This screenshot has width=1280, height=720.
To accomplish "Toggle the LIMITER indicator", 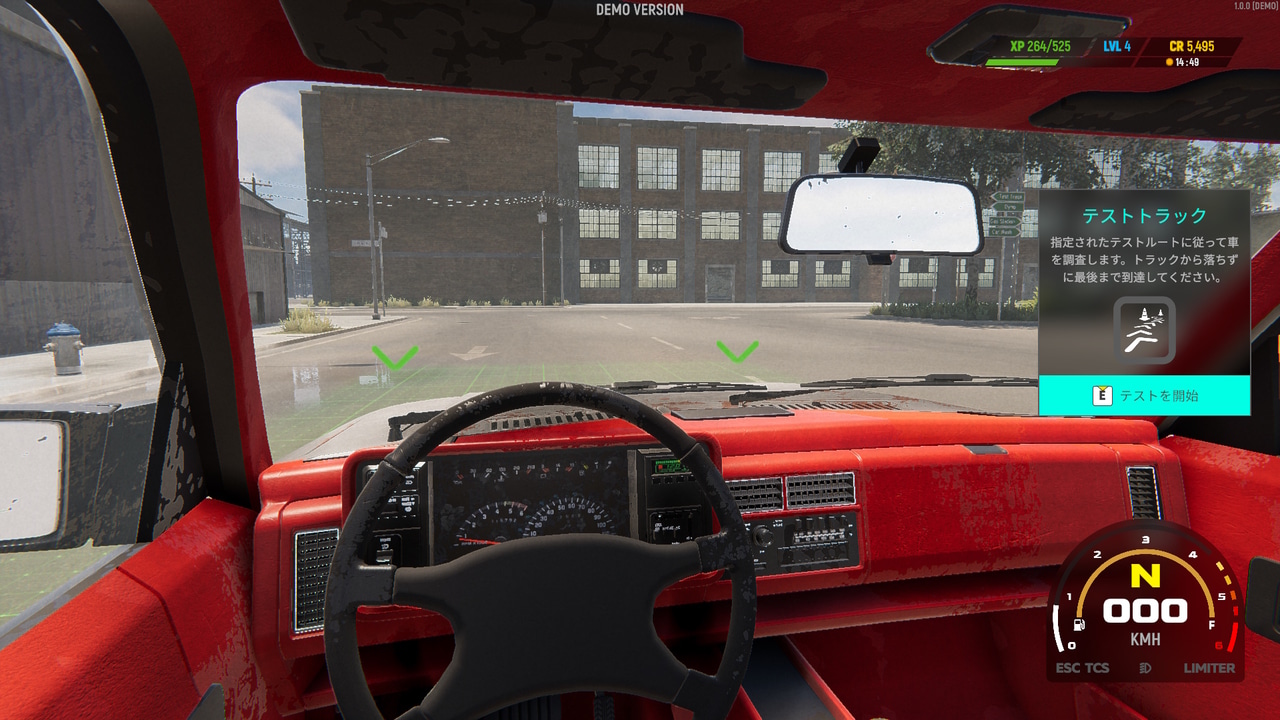I will tap(1209, 668).
